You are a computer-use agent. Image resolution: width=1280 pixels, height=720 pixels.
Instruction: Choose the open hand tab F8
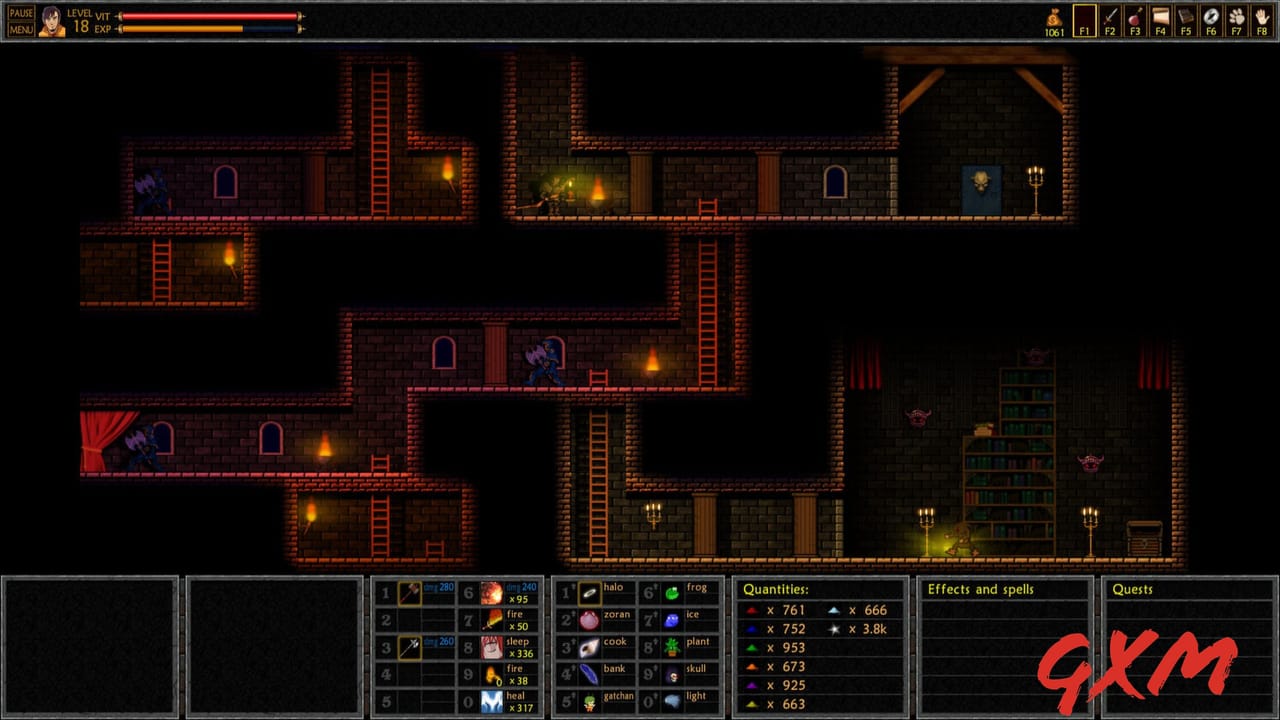pyautogui.click(x=1261, y=20)
